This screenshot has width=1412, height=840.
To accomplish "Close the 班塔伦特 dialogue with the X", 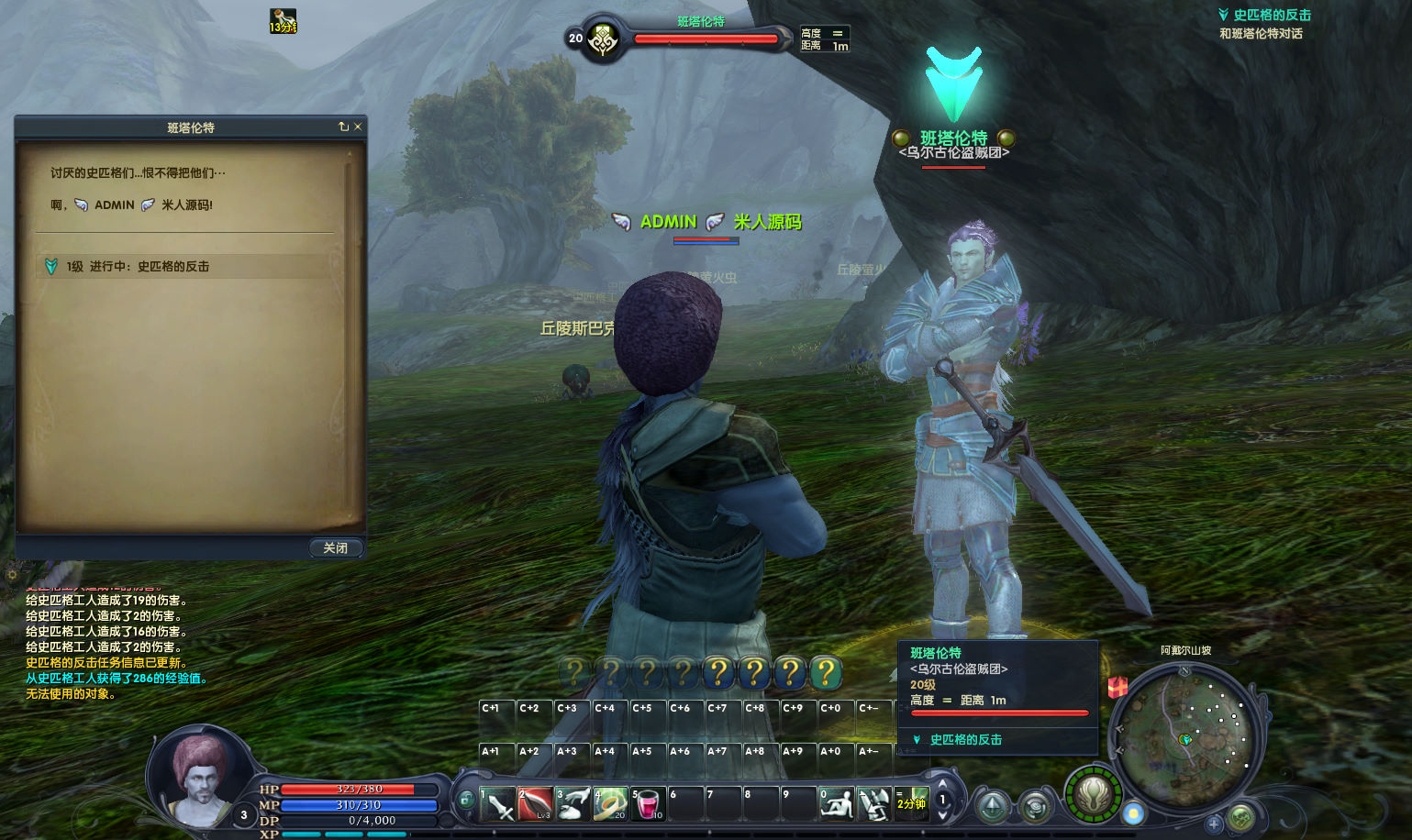I will pyautogui.click(x=358, y=127).
